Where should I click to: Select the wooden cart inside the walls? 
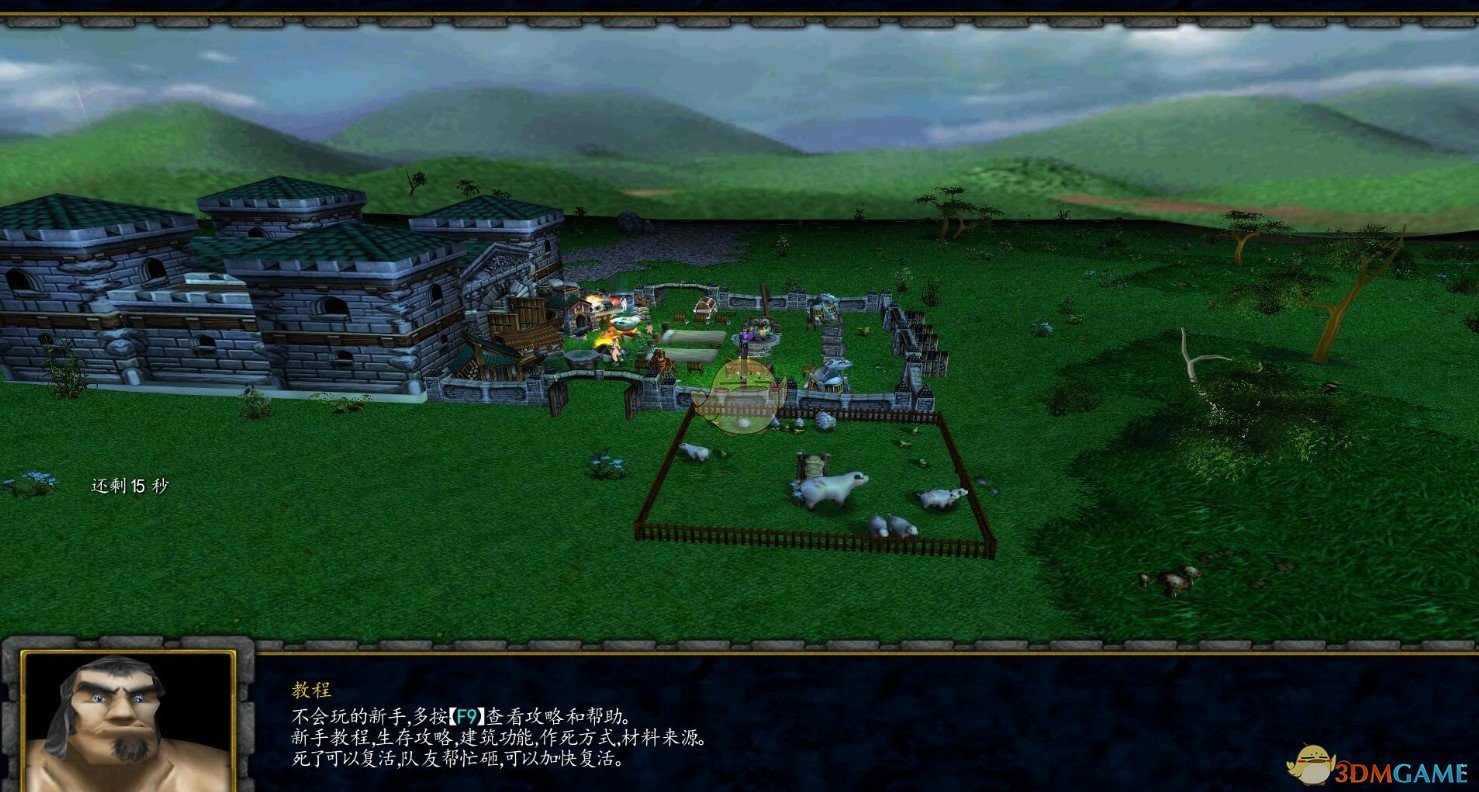(x=706, y=308)
